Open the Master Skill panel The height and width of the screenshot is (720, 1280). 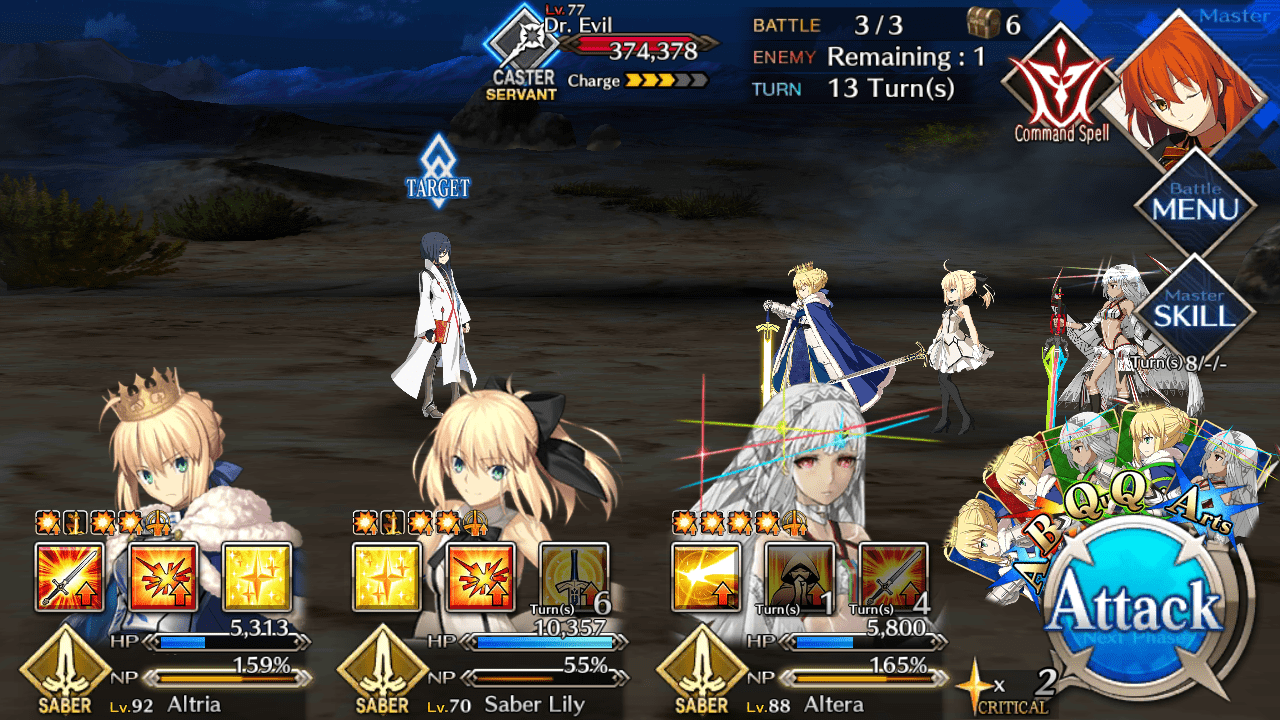[x=1195, y=309]
